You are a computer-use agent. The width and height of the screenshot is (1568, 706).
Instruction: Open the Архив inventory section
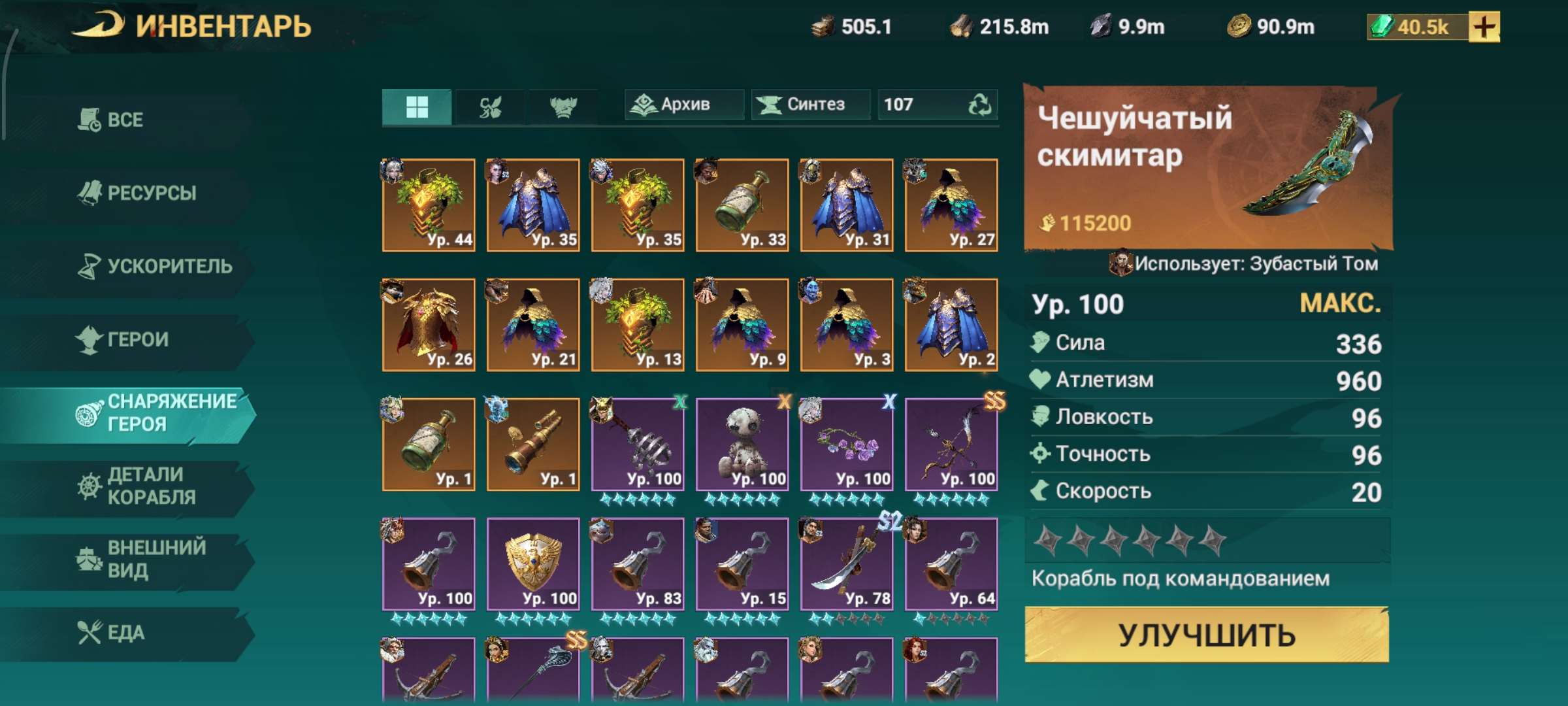[x=683, y=103]
